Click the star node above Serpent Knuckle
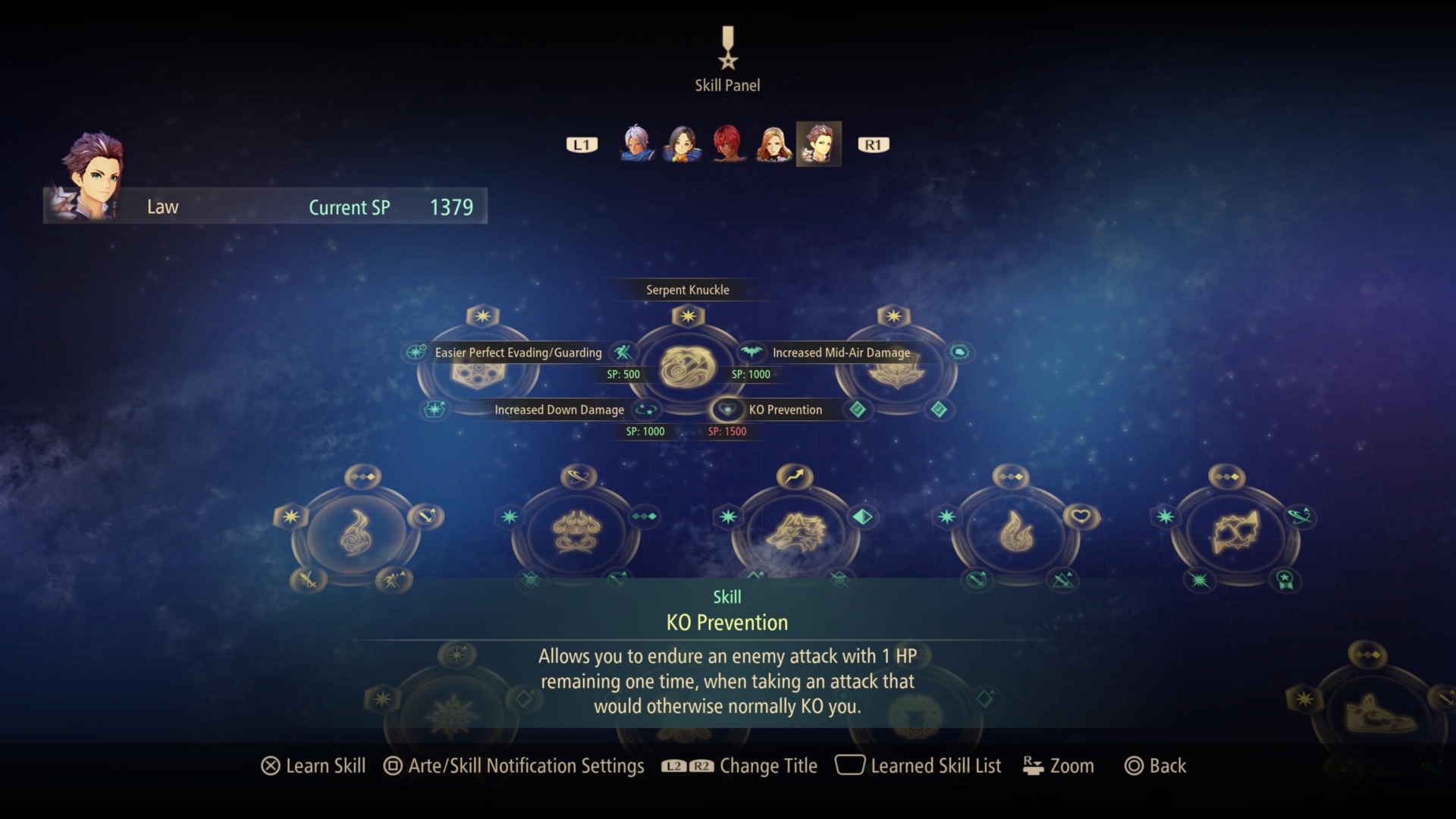This screenshot has height=819, width=1456. (688, 316)
